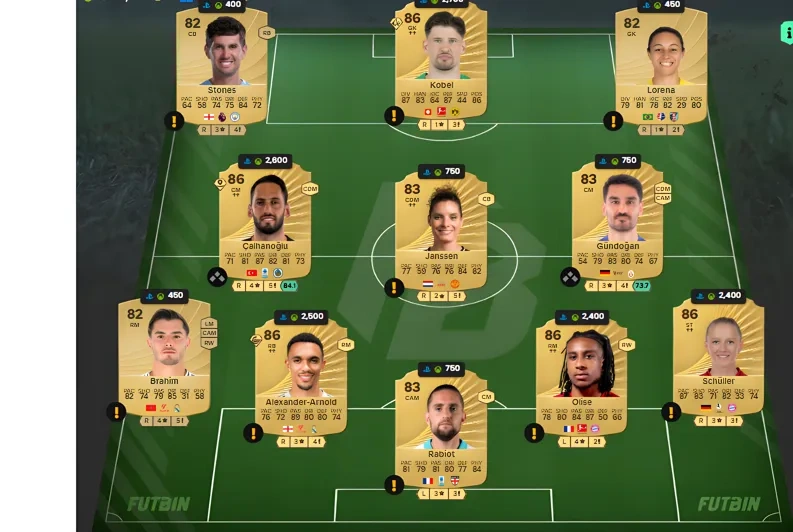Open the 2,600 price tag on Çalhanoğlu
Image resolution: width=793 pixels, height=532 pixels.
click(264, 161)
